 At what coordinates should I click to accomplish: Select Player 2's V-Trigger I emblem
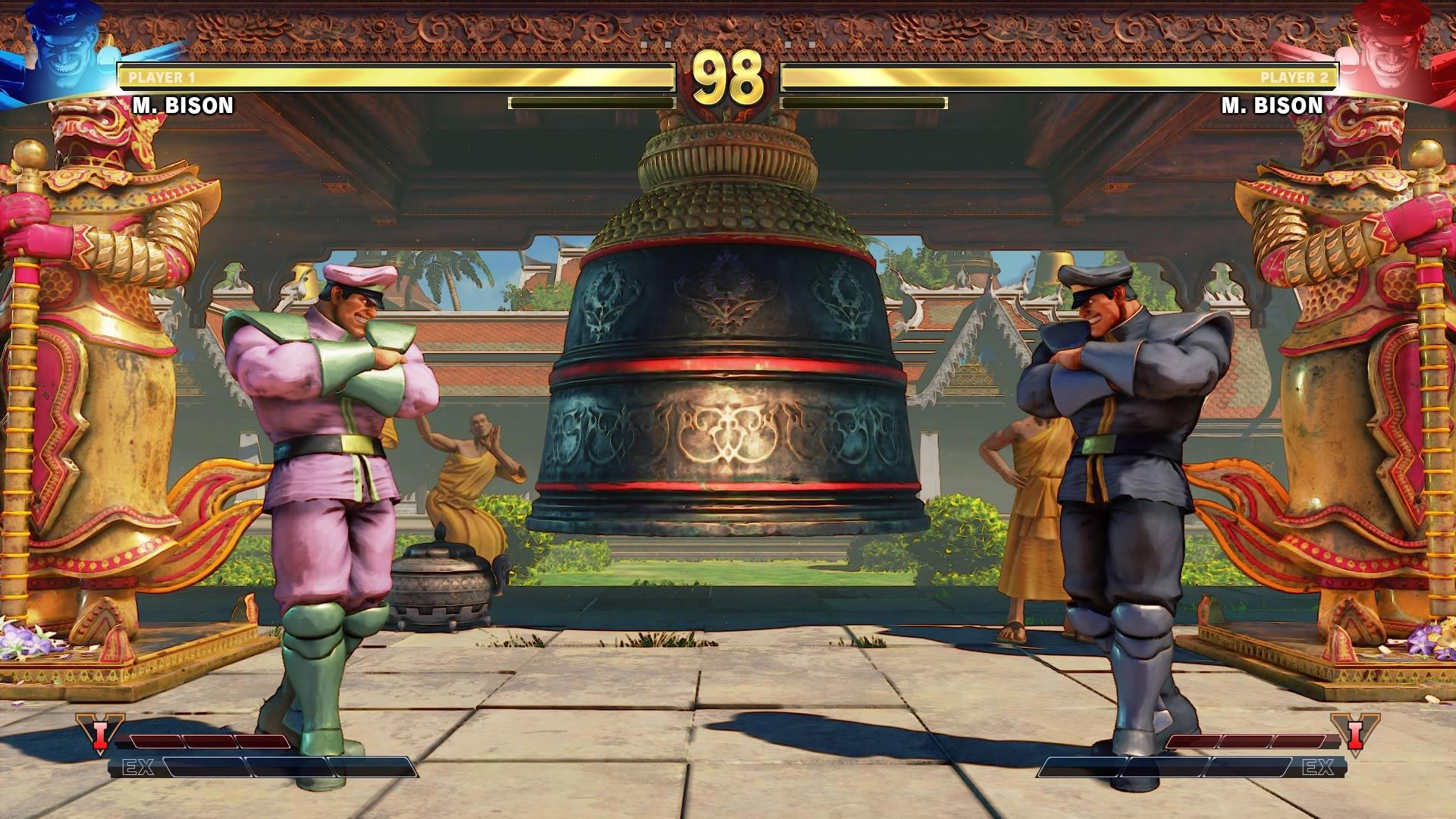[1355, 734]
